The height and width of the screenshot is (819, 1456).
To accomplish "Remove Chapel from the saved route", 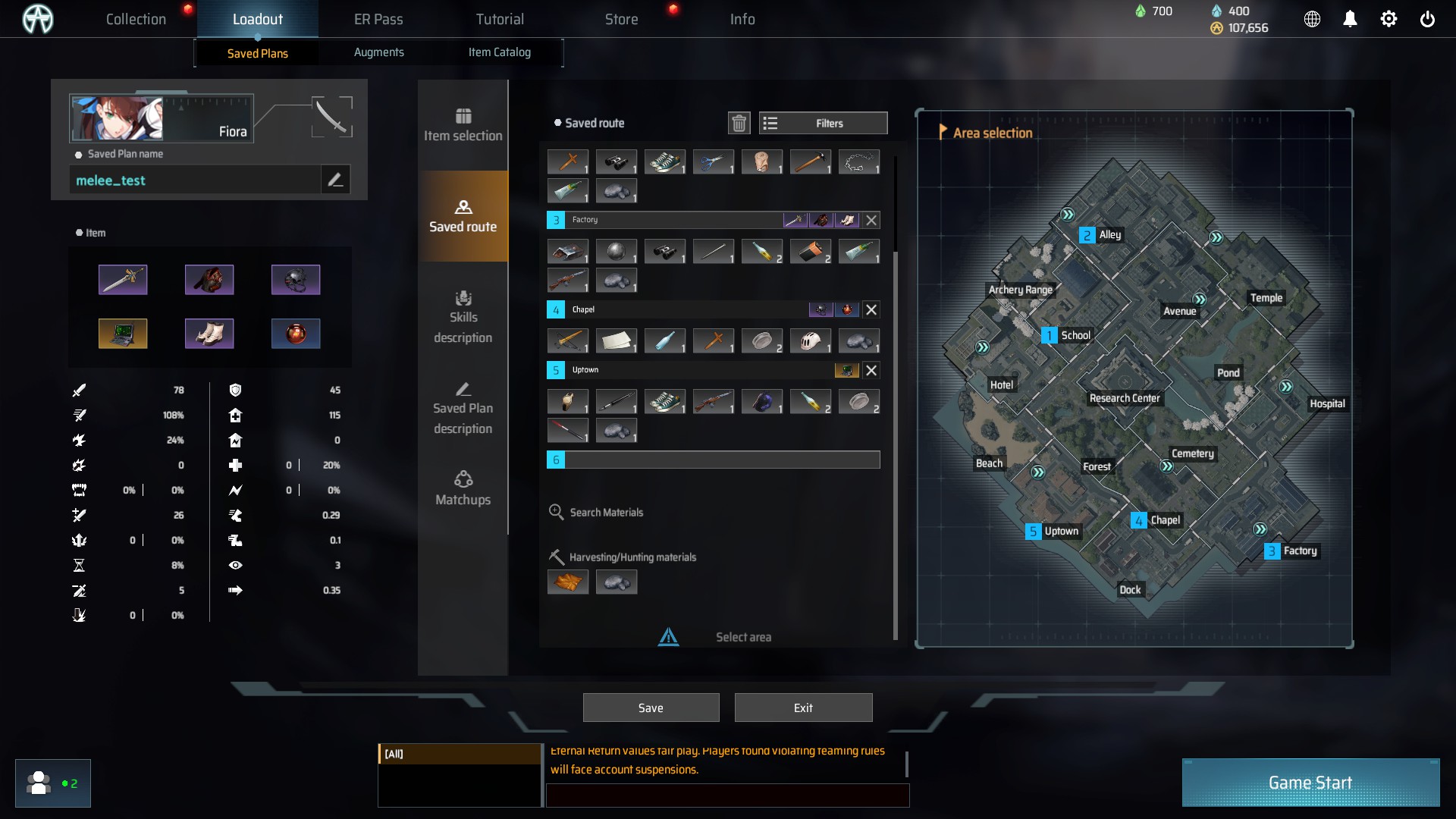I will click(871, 309).
